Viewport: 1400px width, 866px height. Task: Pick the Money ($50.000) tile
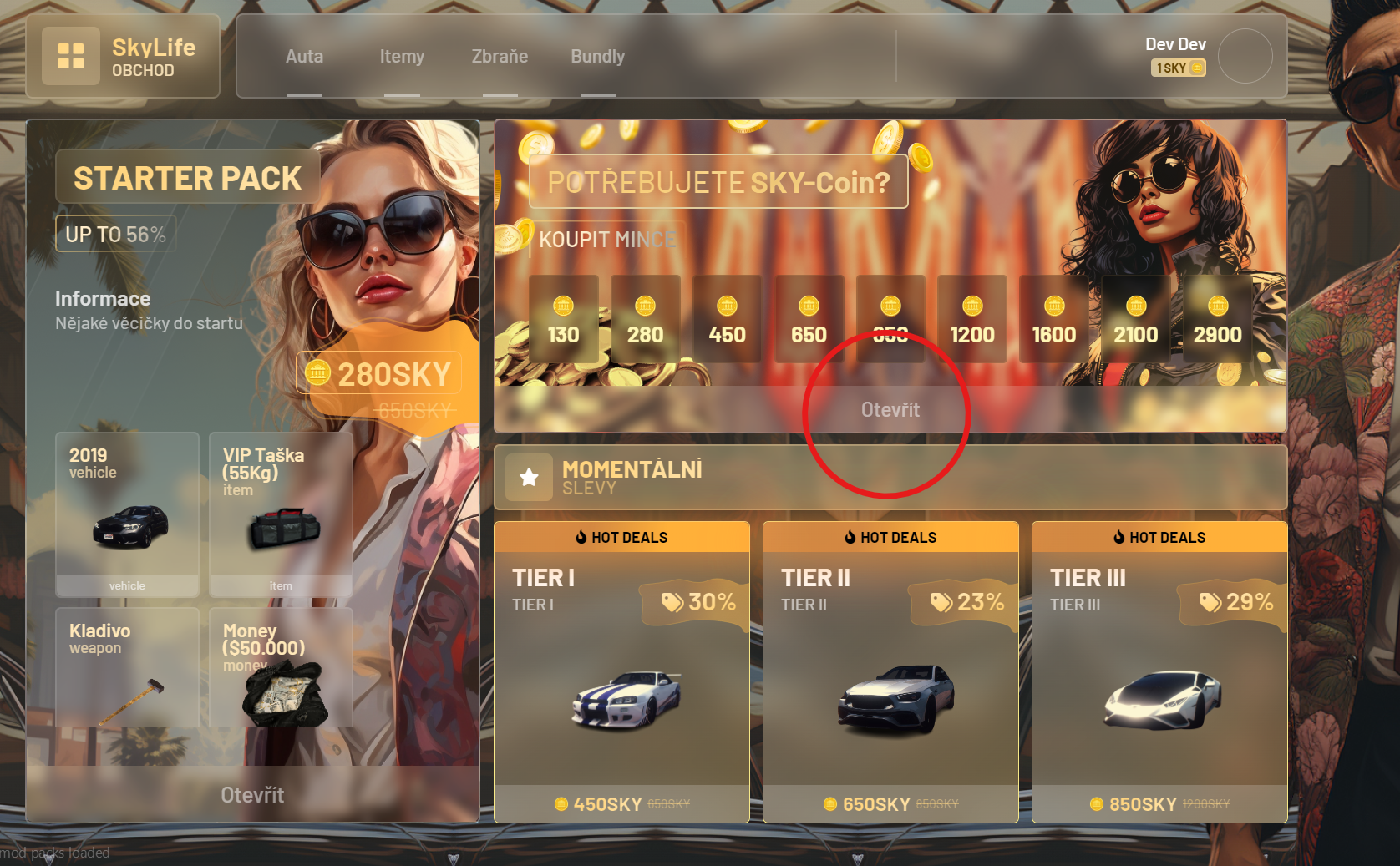click(x=281, y=668)
